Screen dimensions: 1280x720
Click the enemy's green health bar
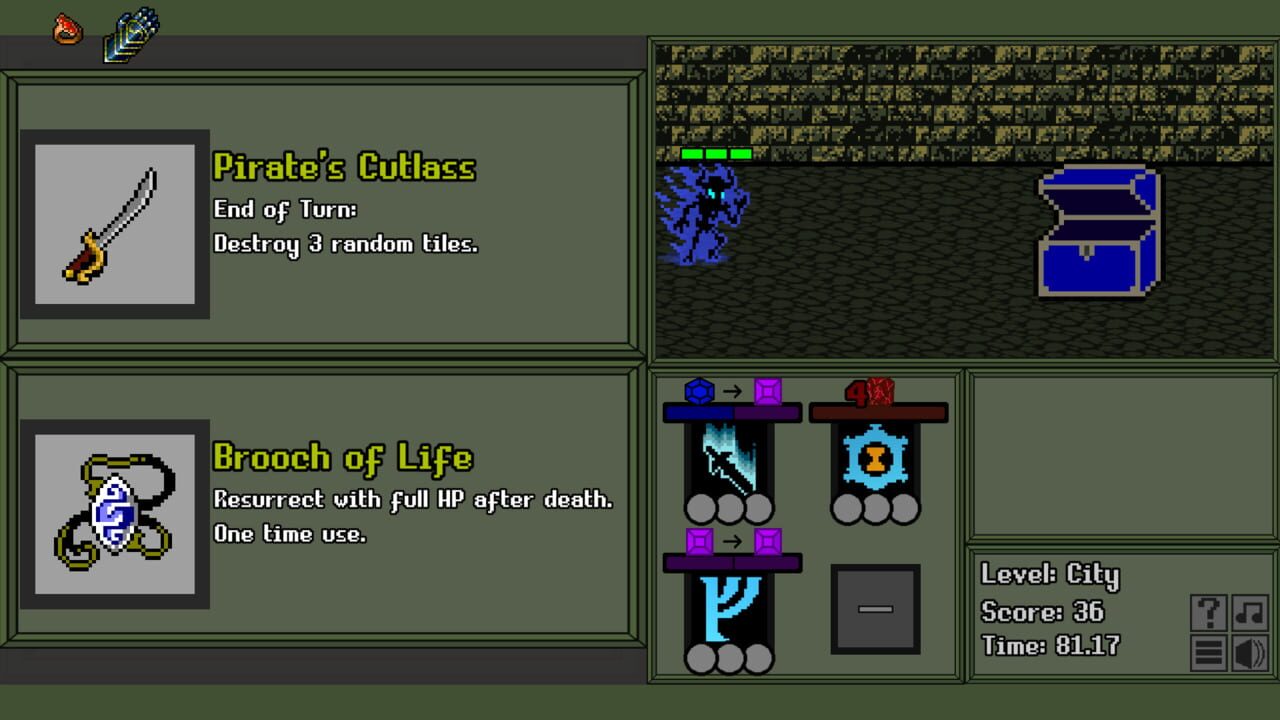712,155
